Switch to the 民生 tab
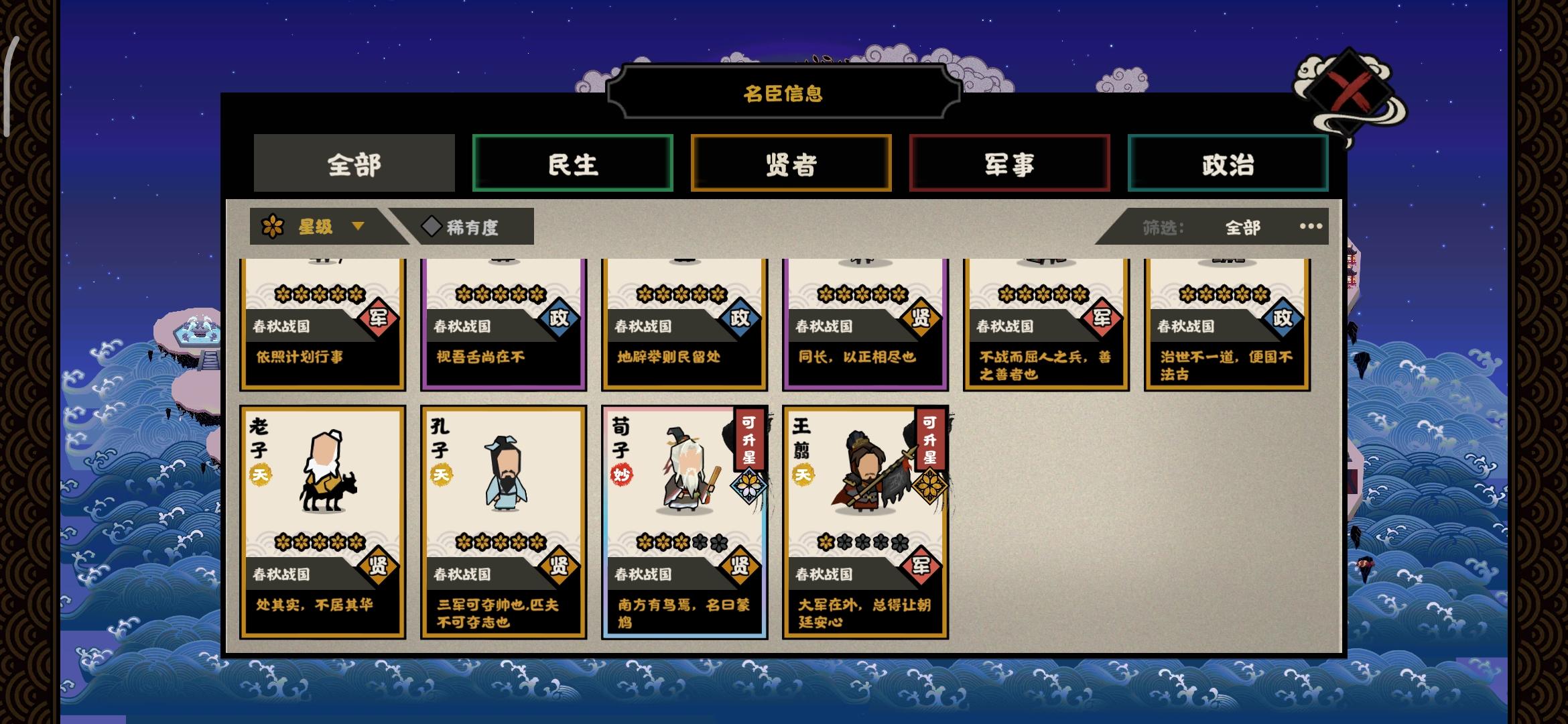This screenshot has width=1568, height=724. point(573,163)
